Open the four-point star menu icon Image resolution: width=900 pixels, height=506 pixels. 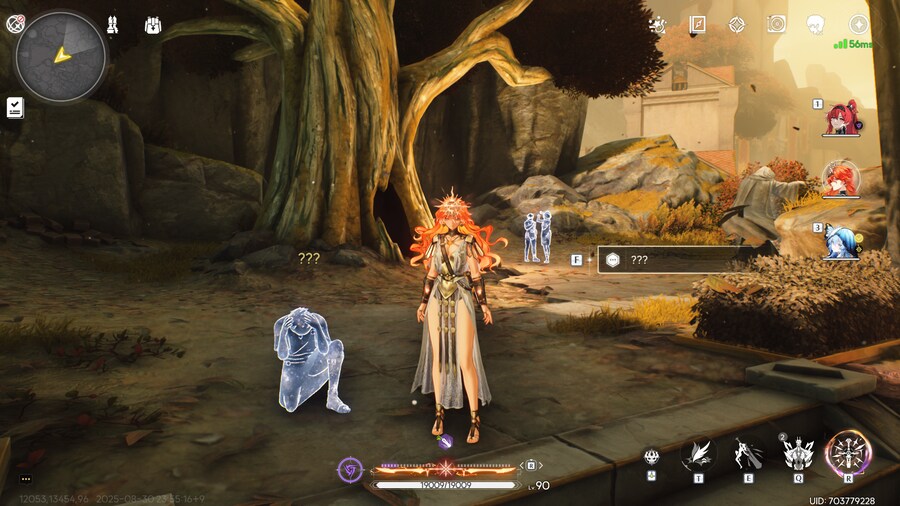click(x=858, y=25)
